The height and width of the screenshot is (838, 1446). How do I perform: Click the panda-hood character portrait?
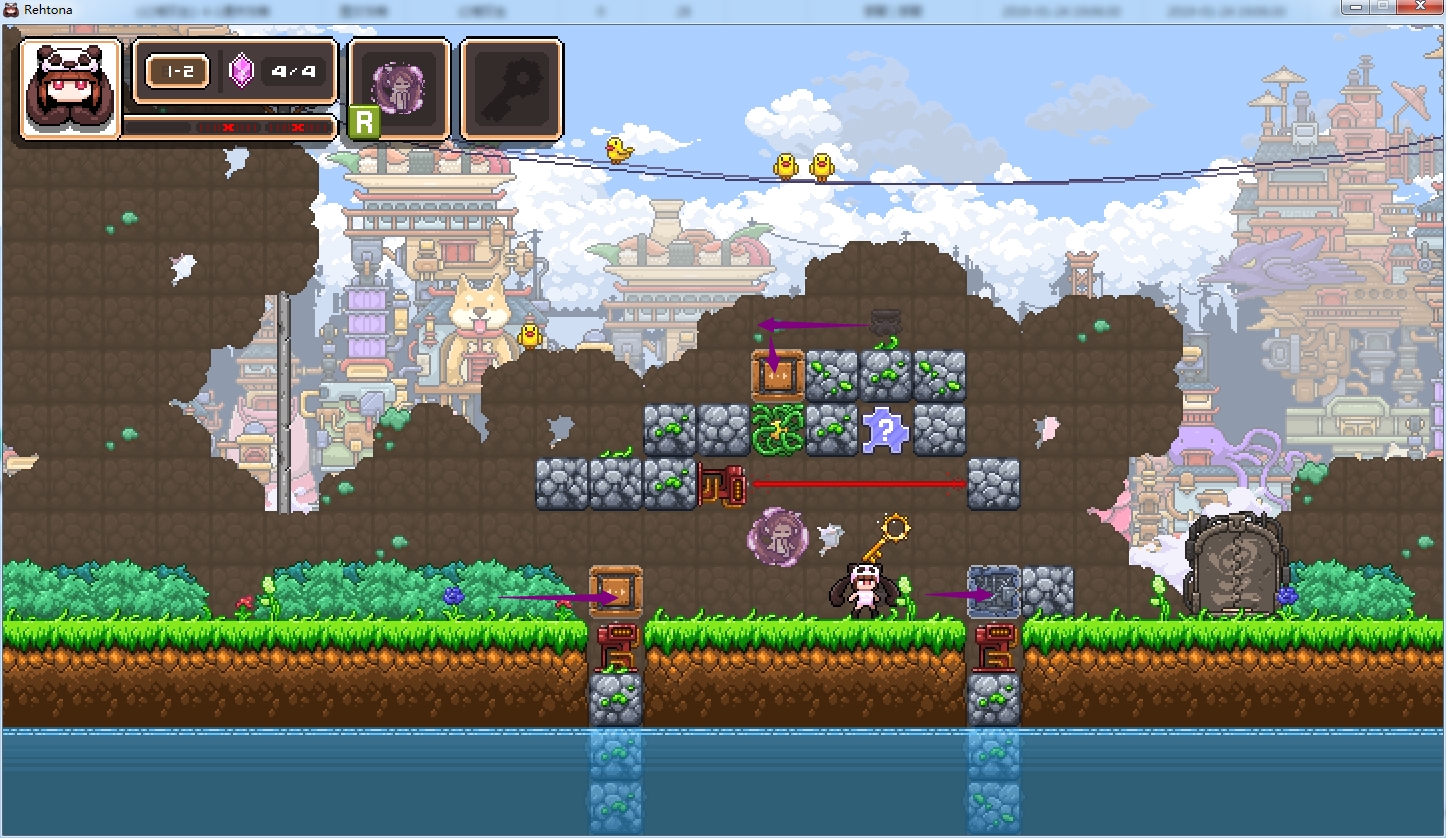point(70,88)
